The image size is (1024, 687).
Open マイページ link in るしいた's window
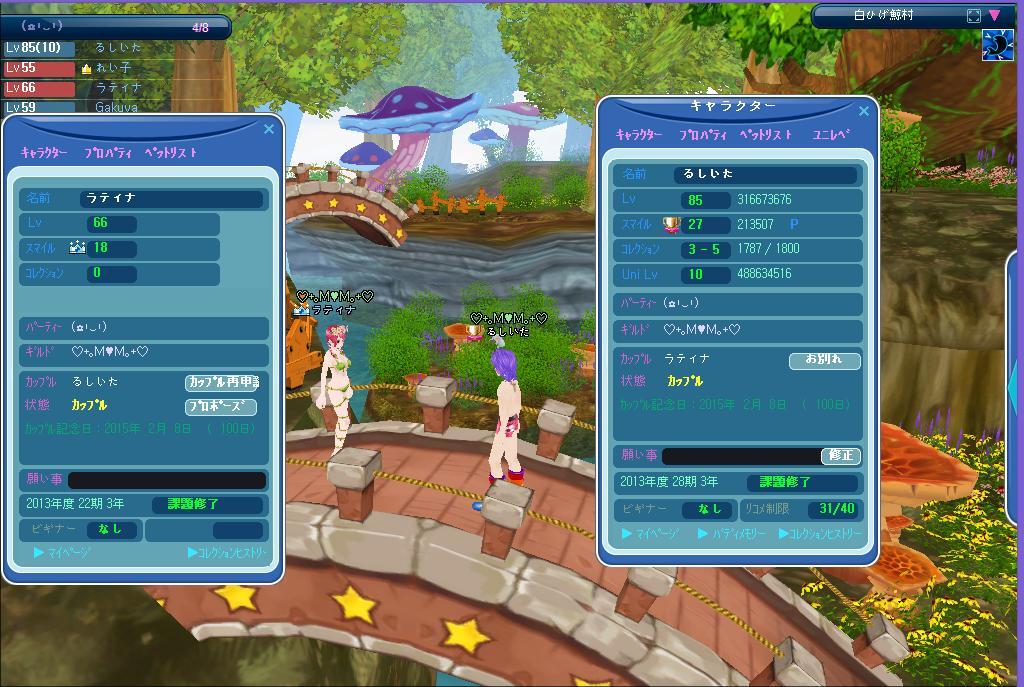click(651, 534)
